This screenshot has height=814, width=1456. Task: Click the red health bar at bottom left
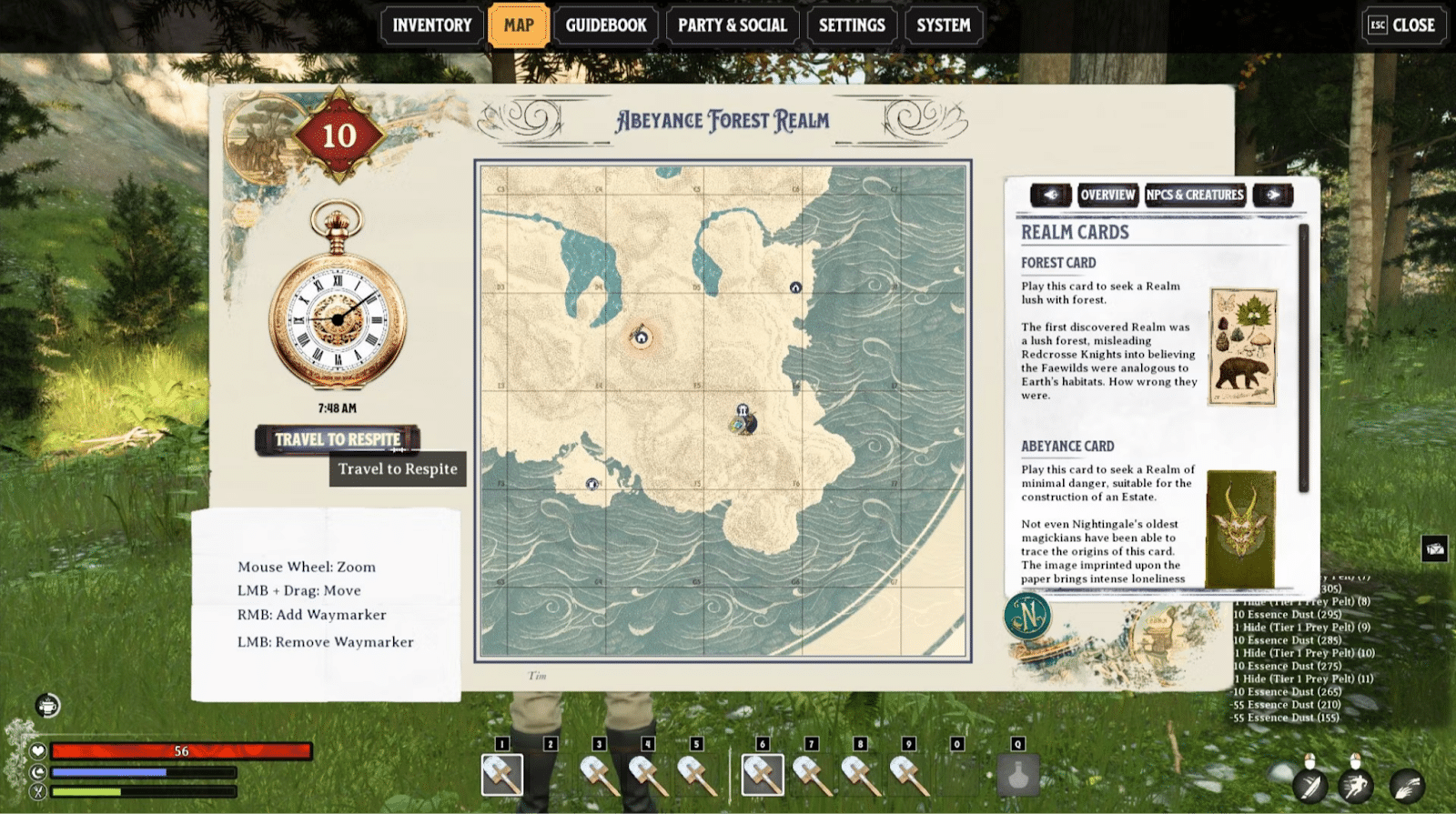click(182, 750)
